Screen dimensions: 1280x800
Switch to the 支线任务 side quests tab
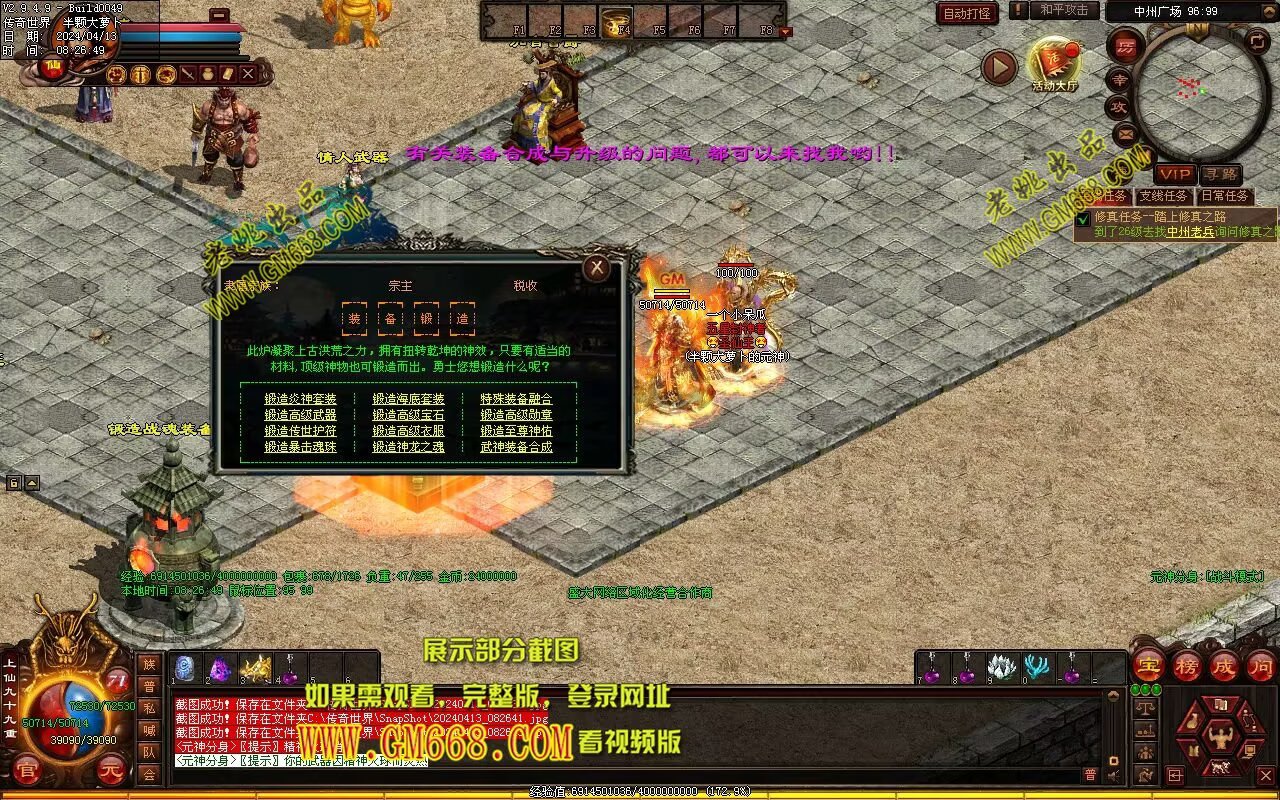click(1163, 196)
